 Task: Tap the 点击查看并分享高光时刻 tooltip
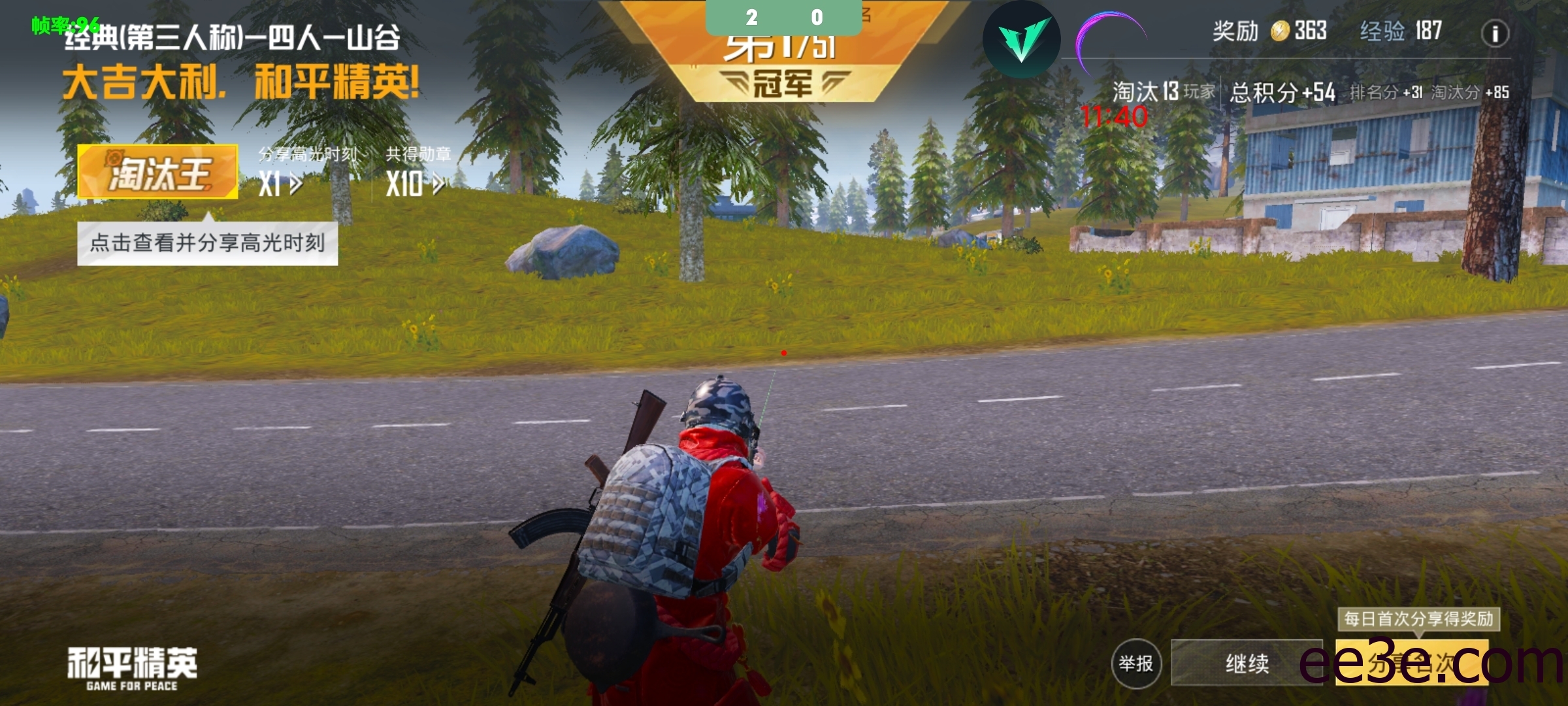(207, 243)
